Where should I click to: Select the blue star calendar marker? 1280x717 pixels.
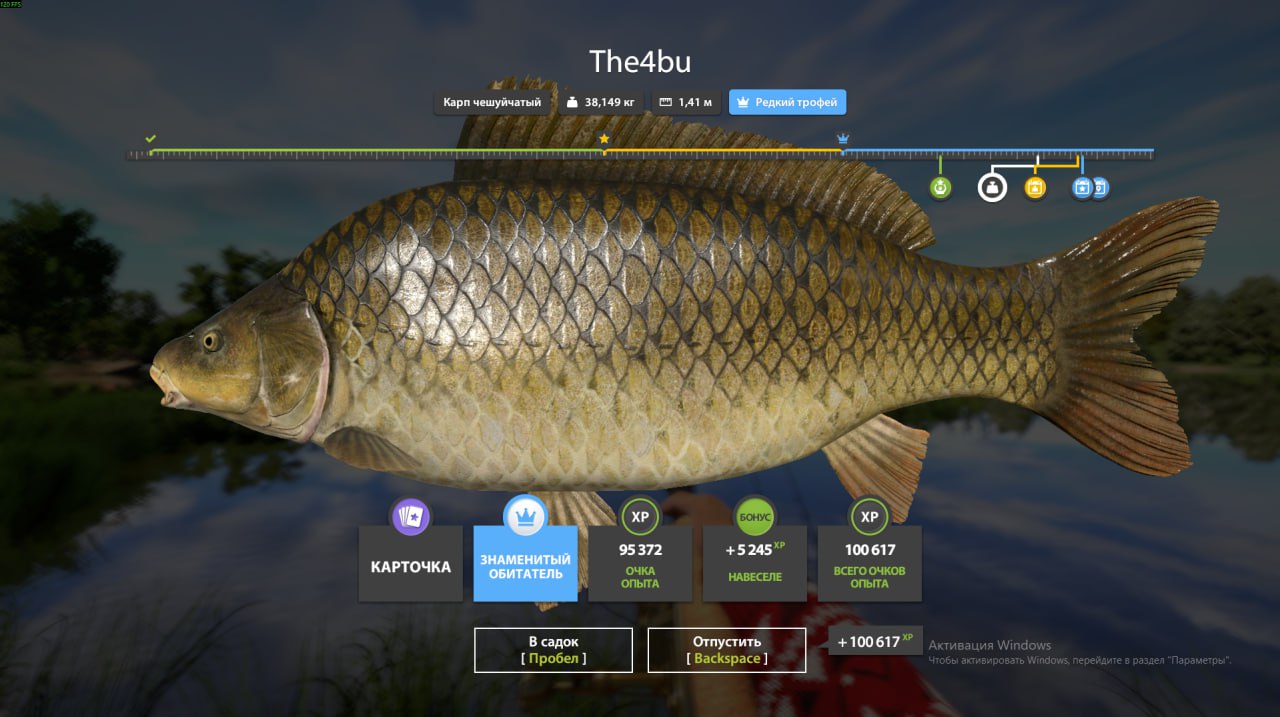[x=1080, y=187]
